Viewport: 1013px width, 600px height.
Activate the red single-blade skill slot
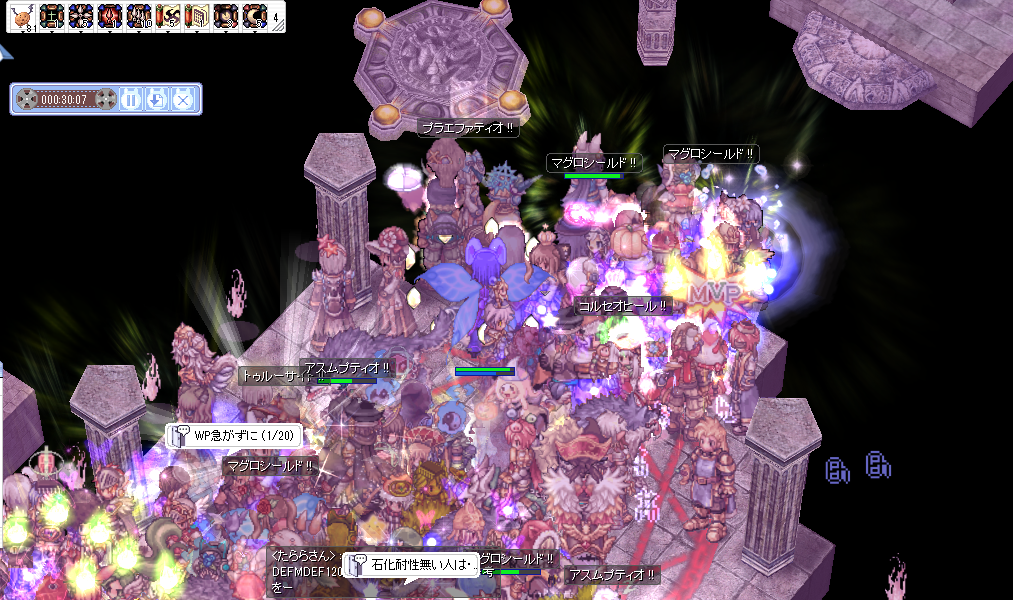[109, 16]
